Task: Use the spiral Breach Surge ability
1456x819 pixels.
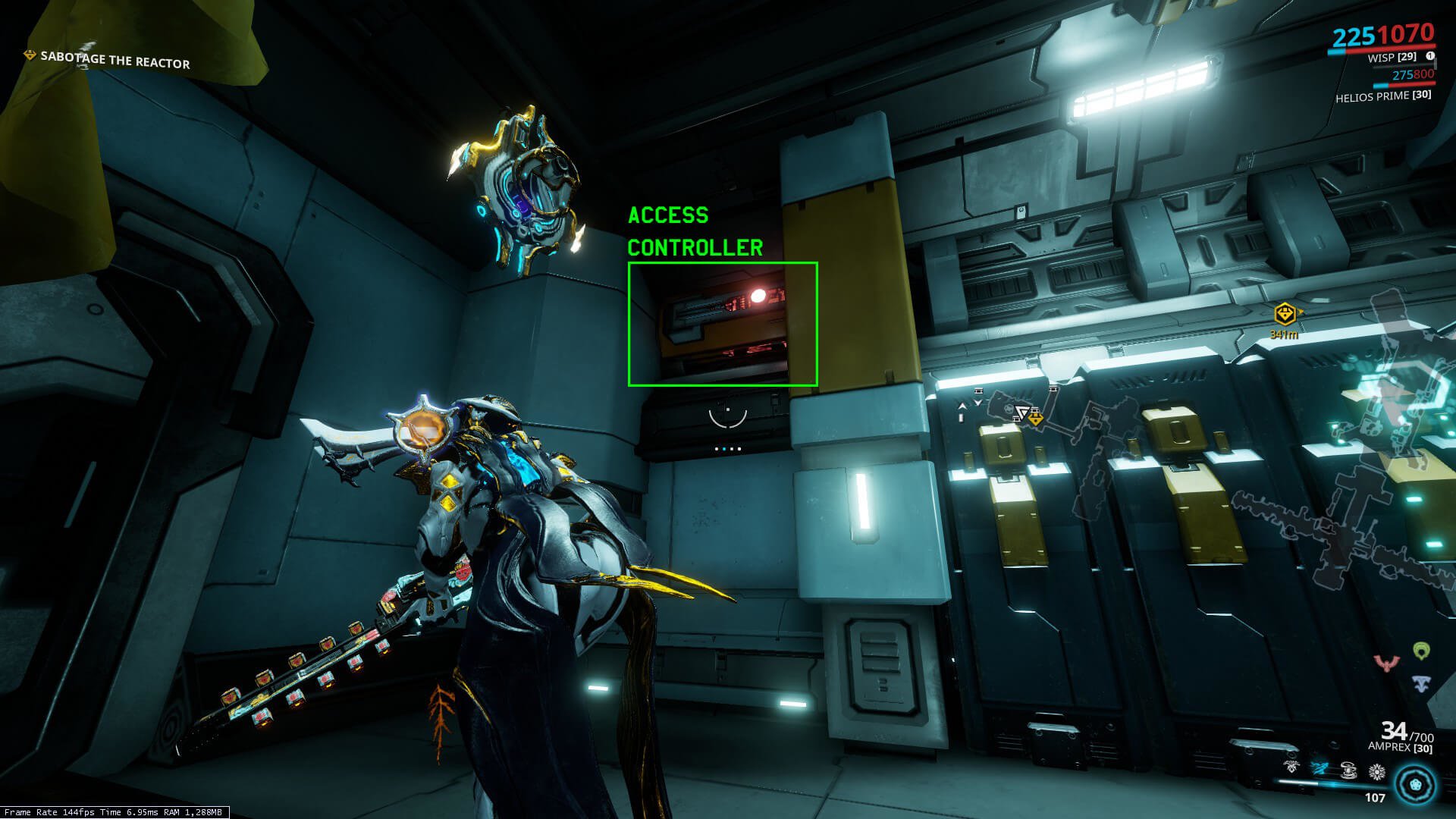Action: pyautogui.click(x=1348, y=770)
